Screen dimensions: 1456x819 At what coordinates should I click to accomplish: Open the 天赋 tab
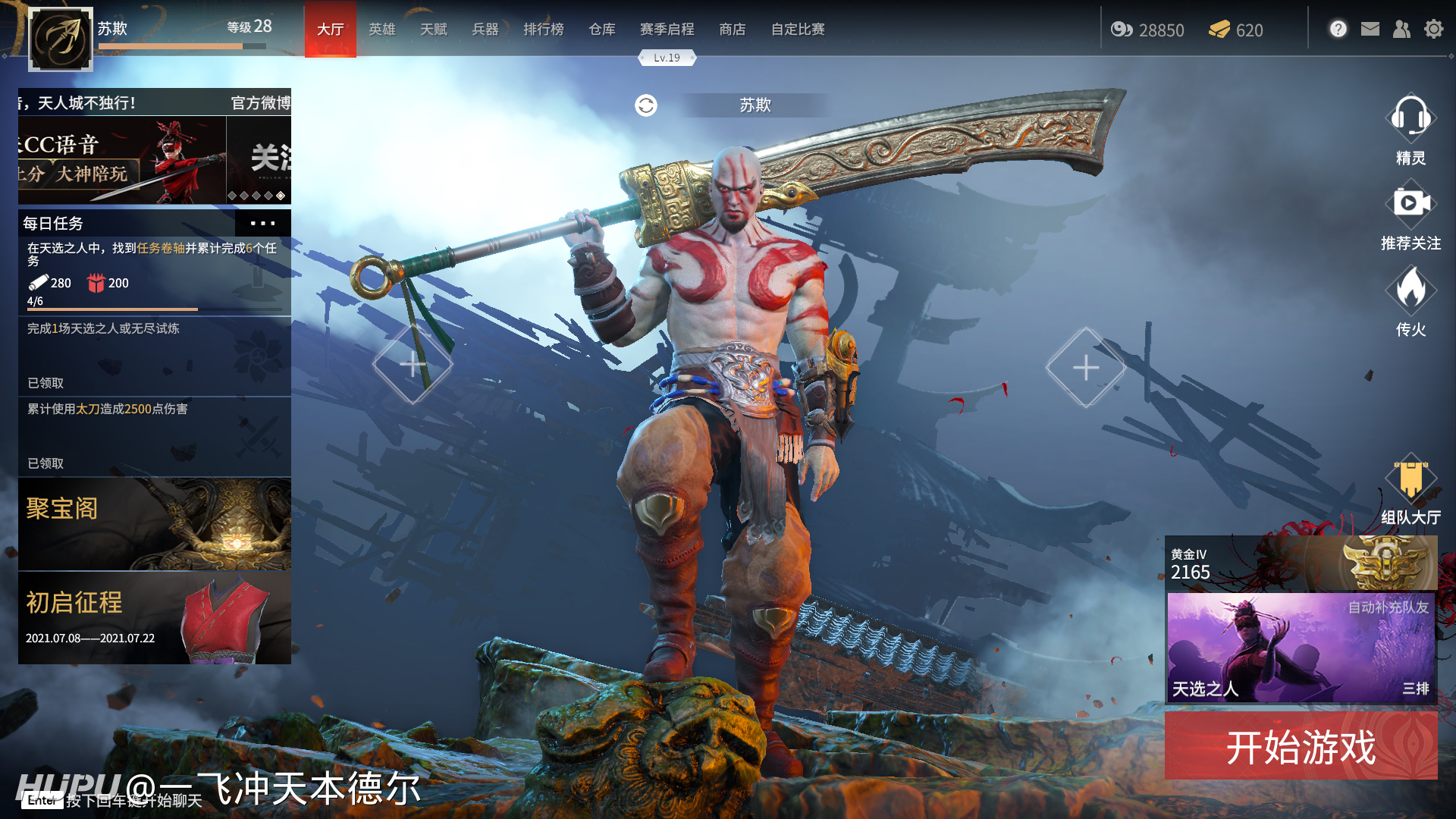coord(433,30)
